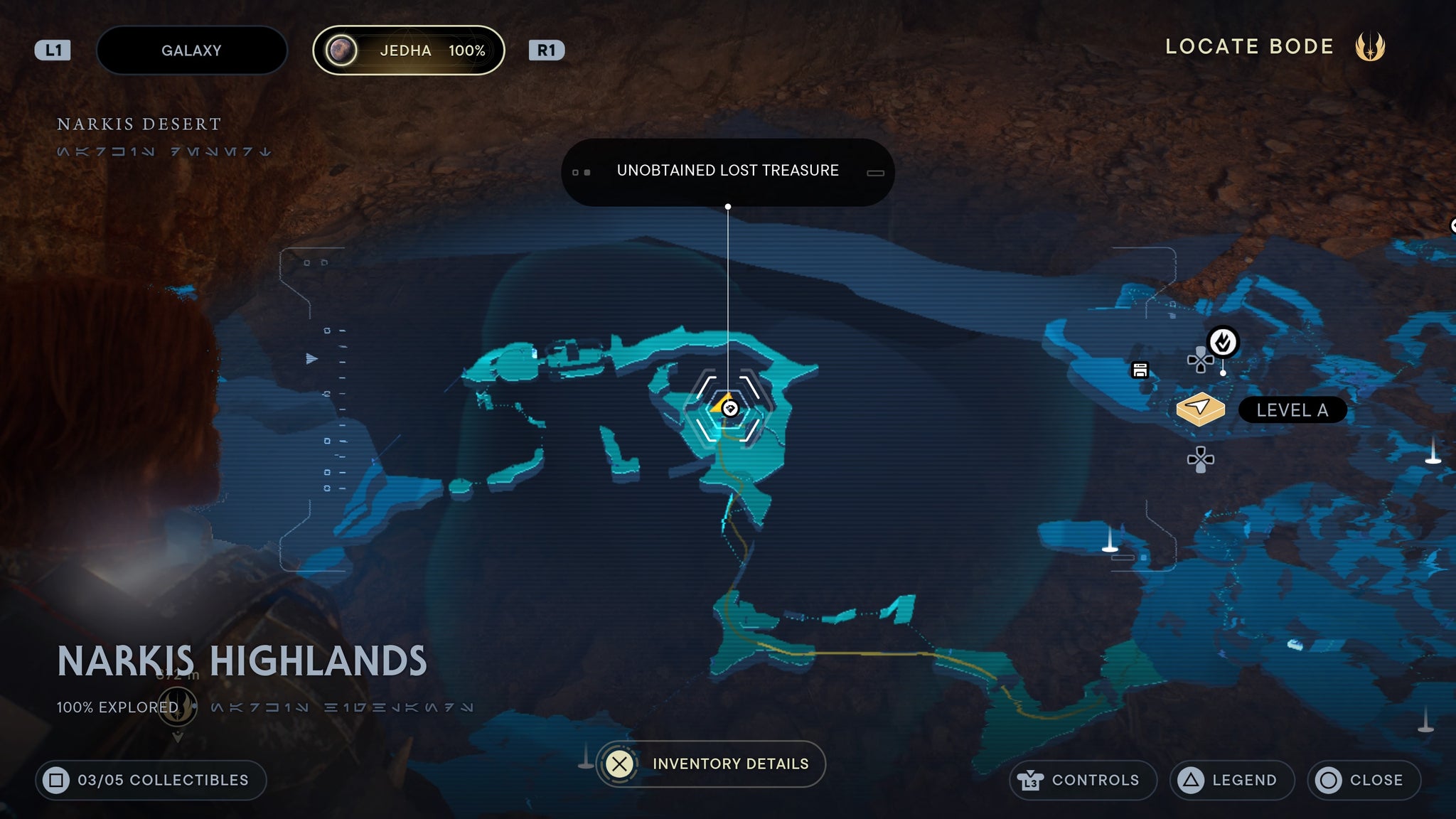Viewport: 1456px width, 819px height.
Task: Switch to the Galaxy map tab
Action: (191, 50)
